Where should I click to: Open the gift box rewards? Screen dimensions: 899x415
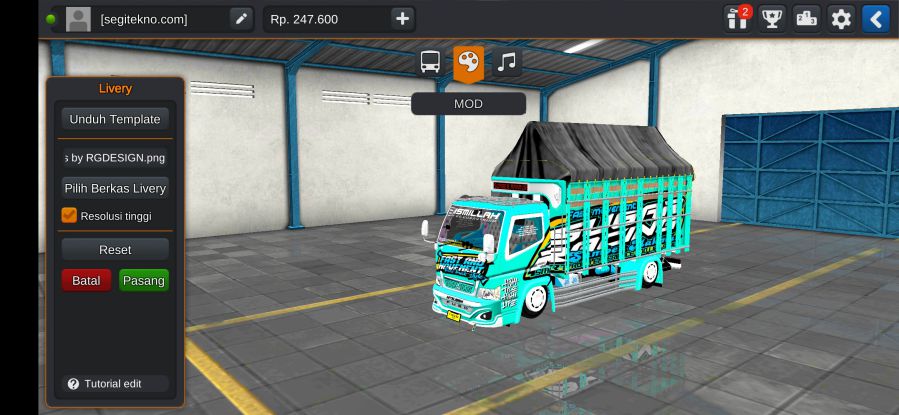click(737, 19)
